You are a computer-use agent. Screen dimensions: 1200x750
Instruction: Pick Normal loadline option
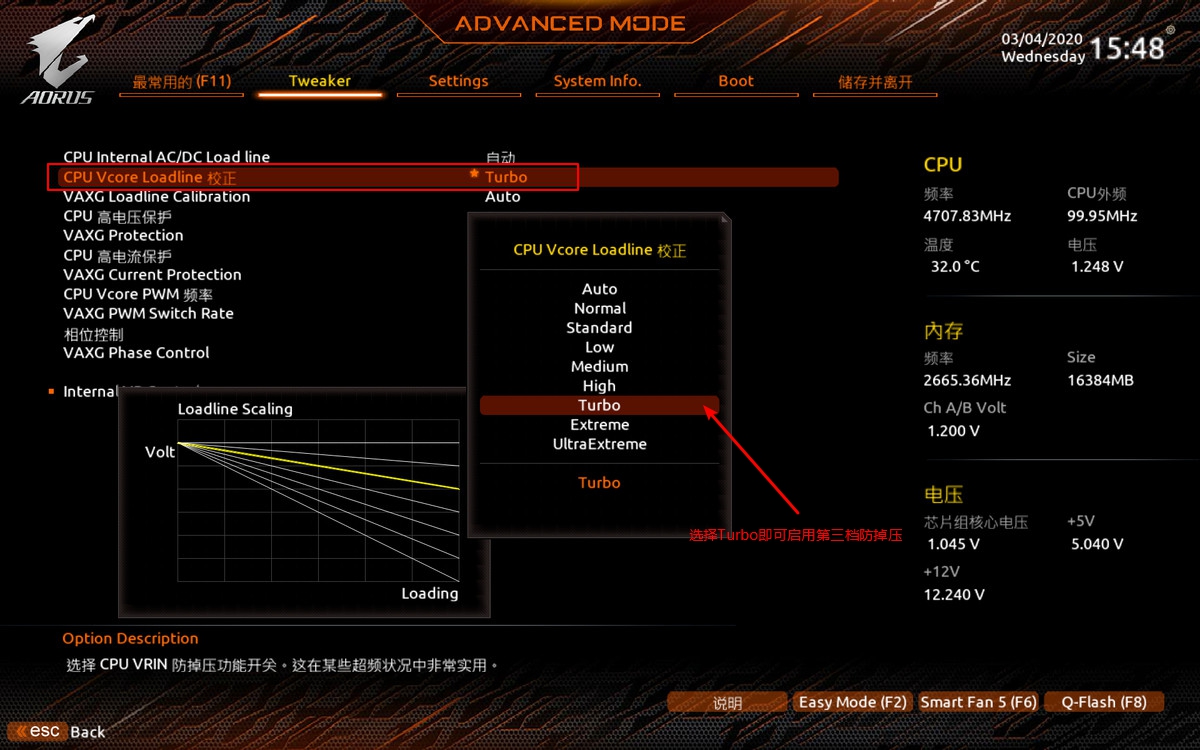599,308
